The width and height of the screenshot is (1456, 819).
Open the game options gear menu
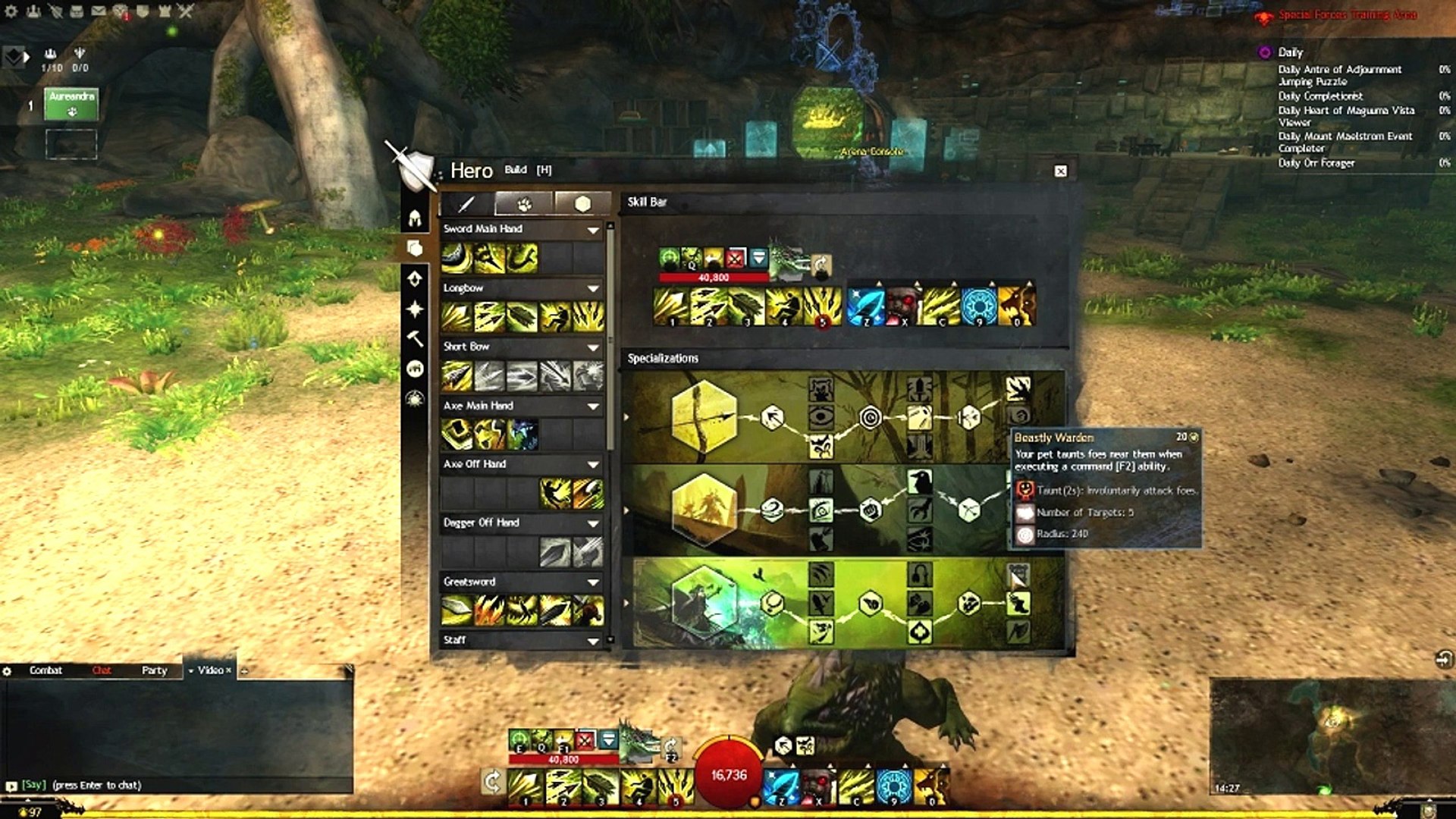(11, 11)
